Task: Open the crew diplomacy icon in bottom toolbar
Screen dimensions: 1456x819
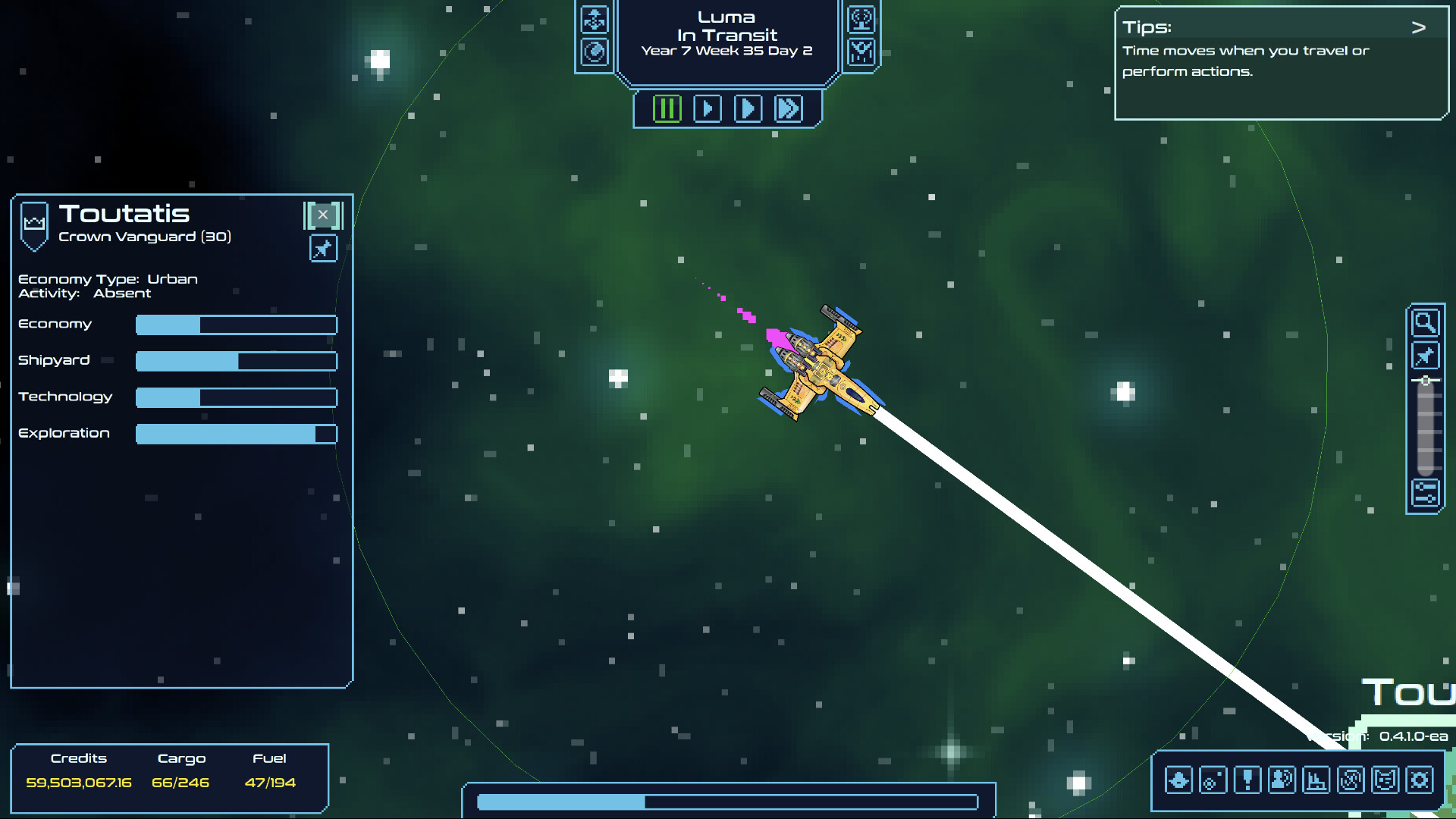Action: 1282,779
